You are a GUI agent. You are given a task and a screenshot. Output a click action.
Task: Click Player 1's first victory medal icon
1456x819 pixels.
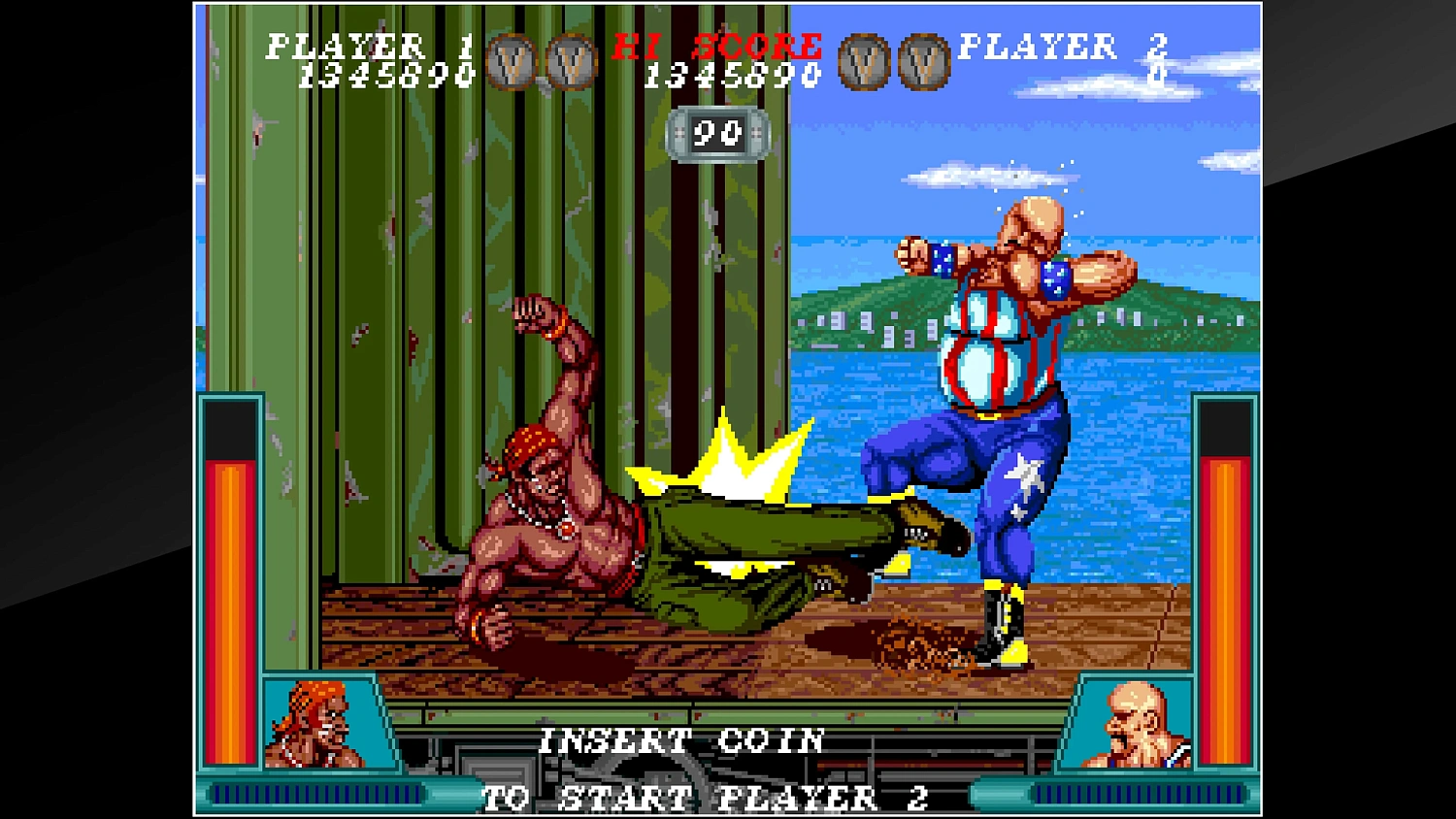(x=507, y=60)
